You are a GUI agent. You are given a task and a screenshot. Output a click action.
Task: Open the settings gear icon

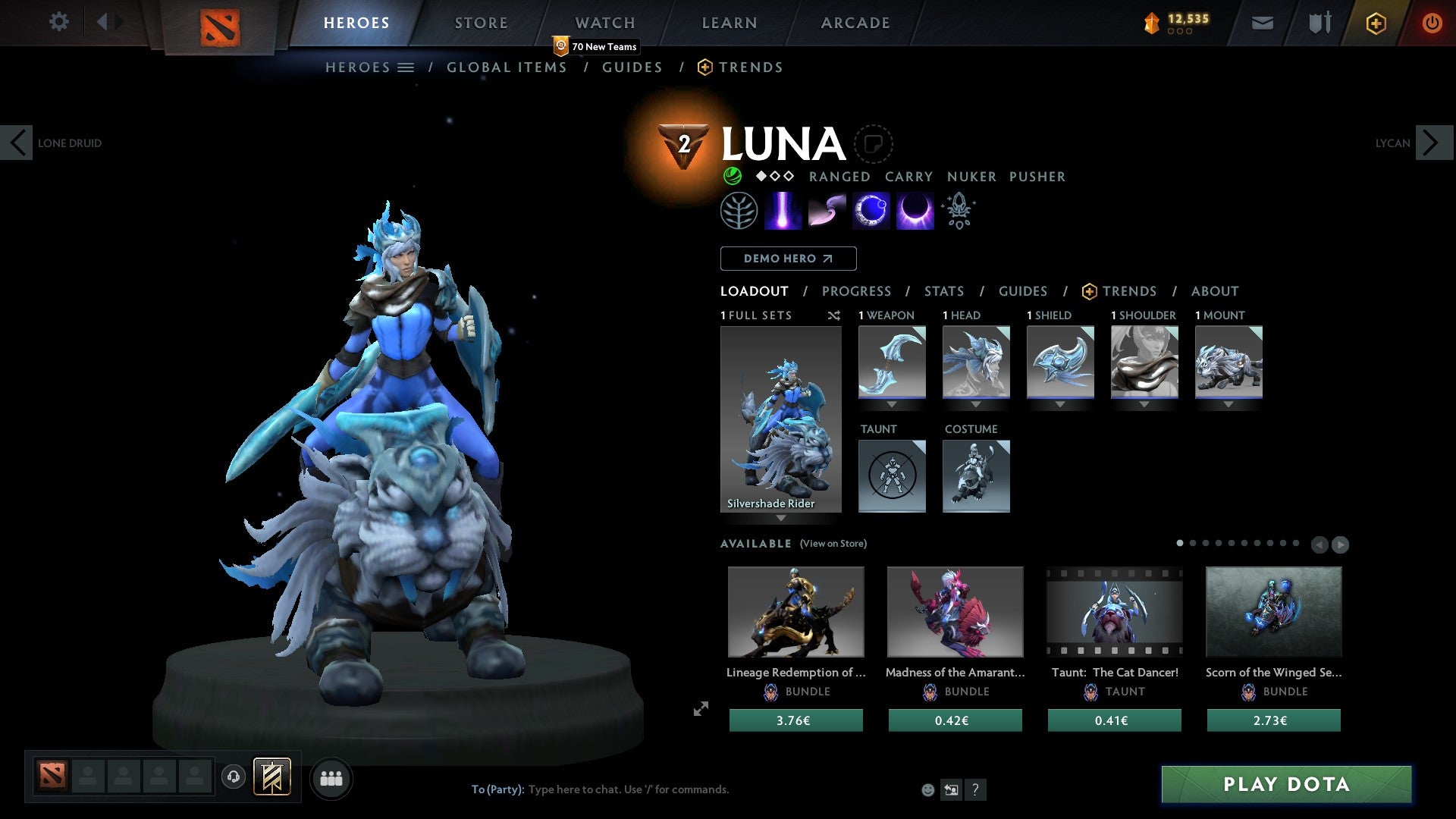coord(58,21)
